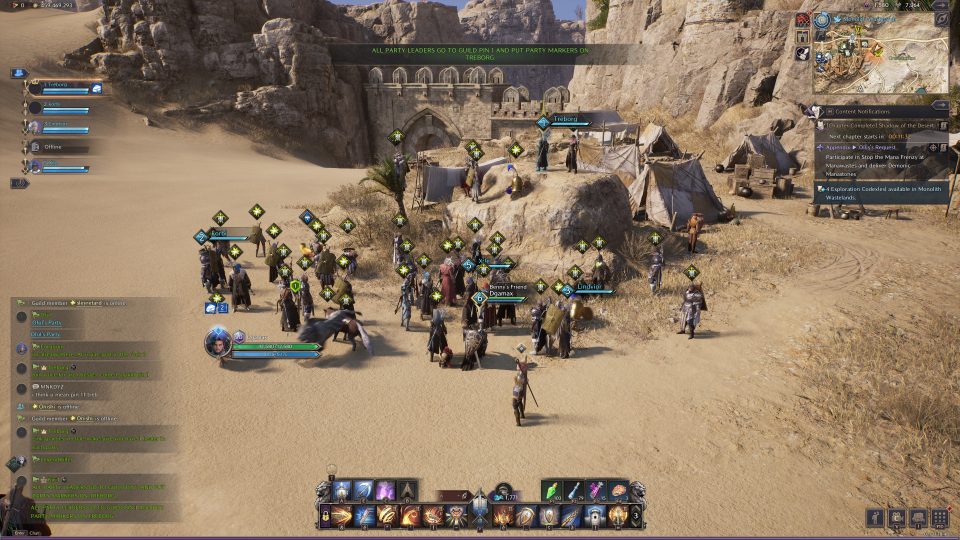Open the grid menu button in the corner

(939, 518)
